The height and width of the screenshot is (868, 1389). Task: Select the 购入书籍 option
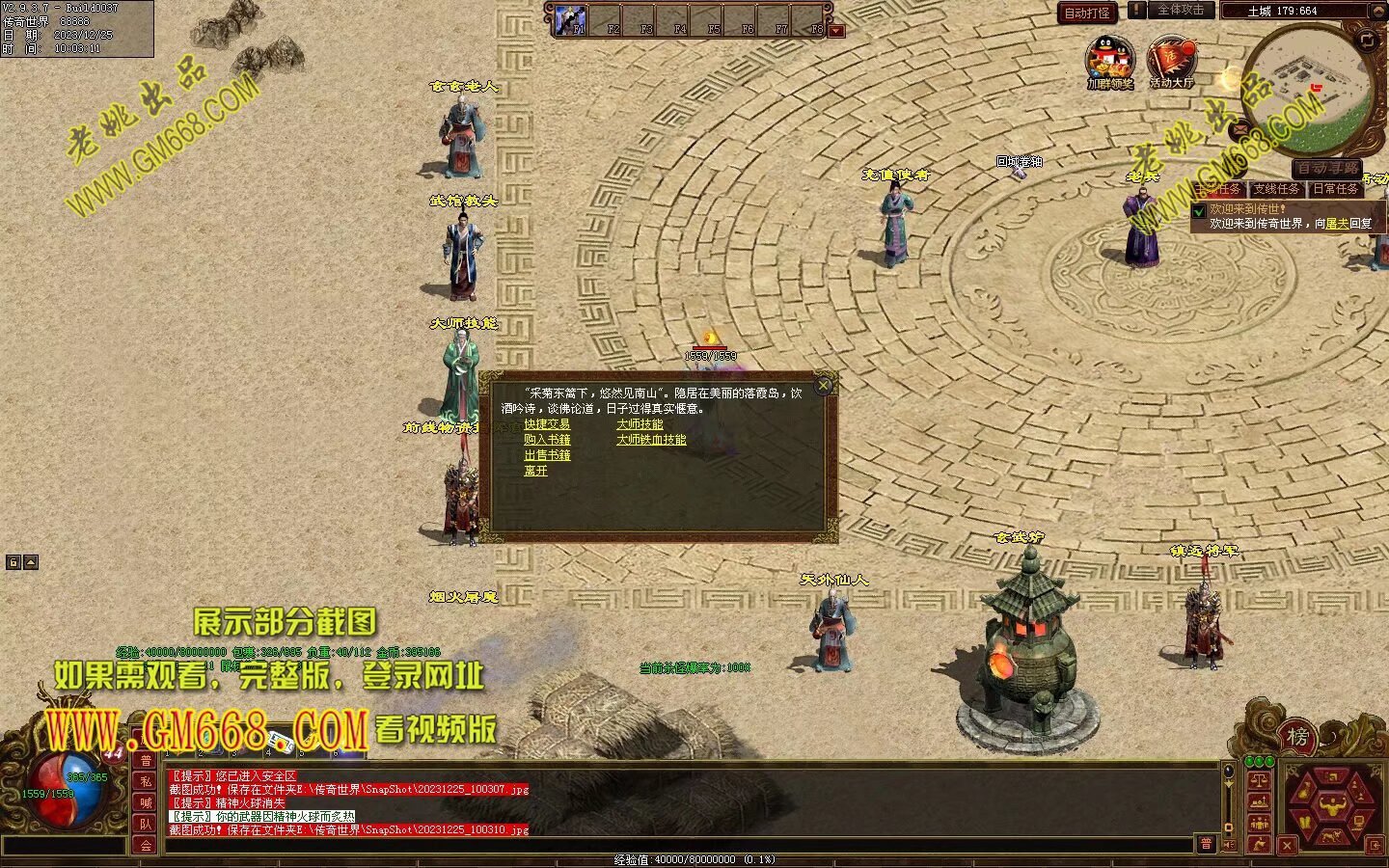coord(547,440)
